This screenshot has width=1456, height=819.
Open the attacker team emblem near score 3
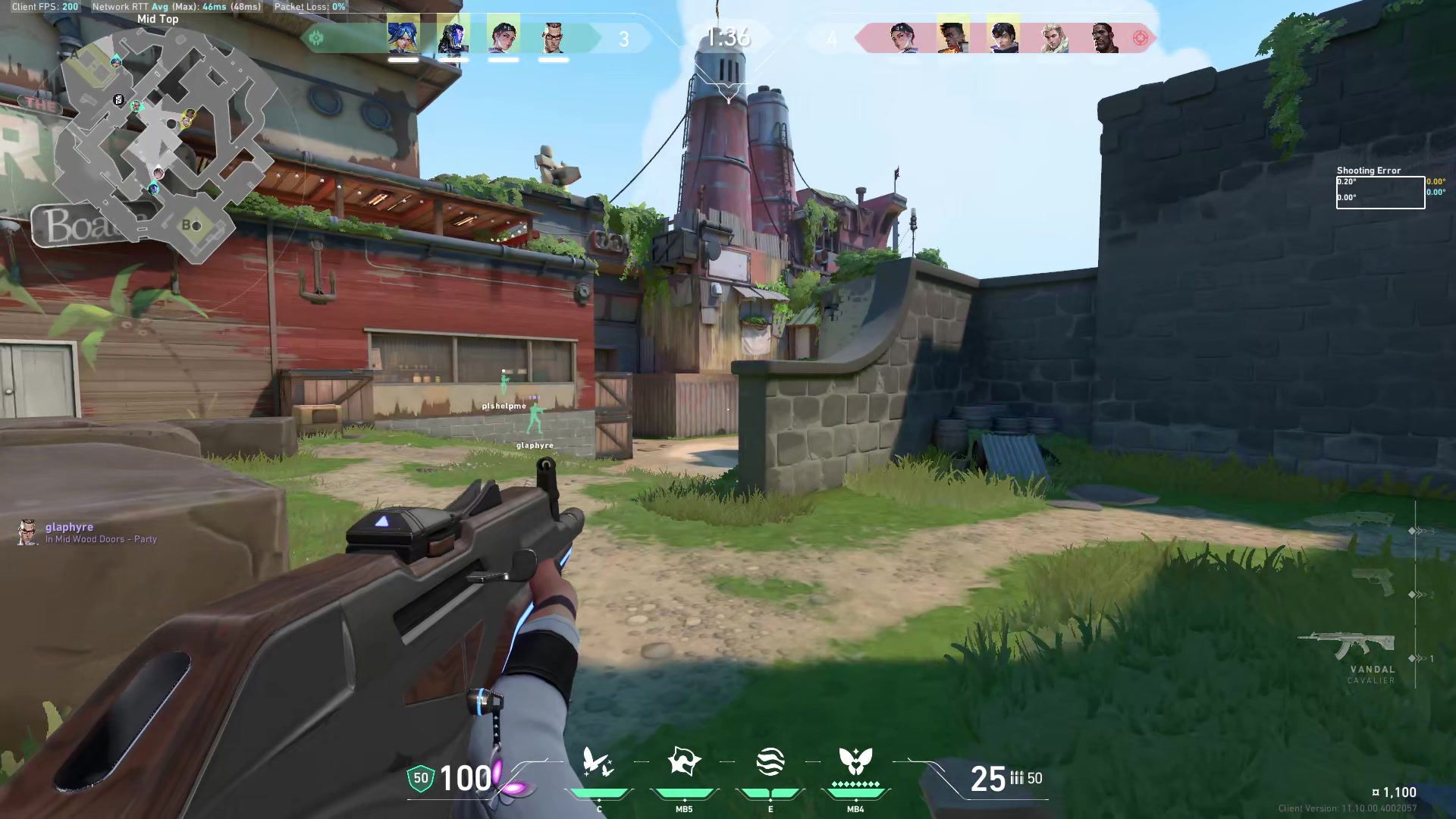pyautogui.click(x=316, y=36)
